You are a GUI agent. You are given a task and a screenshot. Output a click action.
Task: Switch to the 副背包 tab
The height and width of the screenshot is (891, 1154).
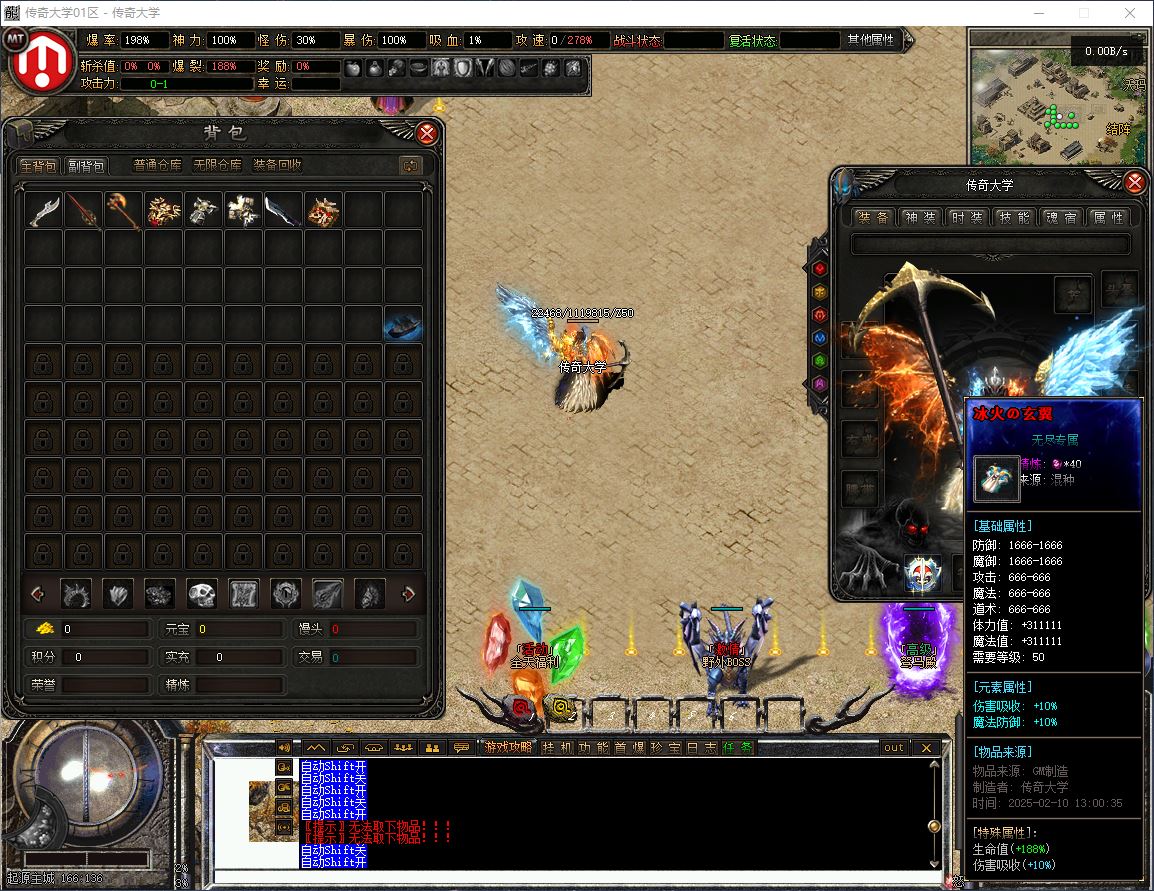[x=86, y=165]
